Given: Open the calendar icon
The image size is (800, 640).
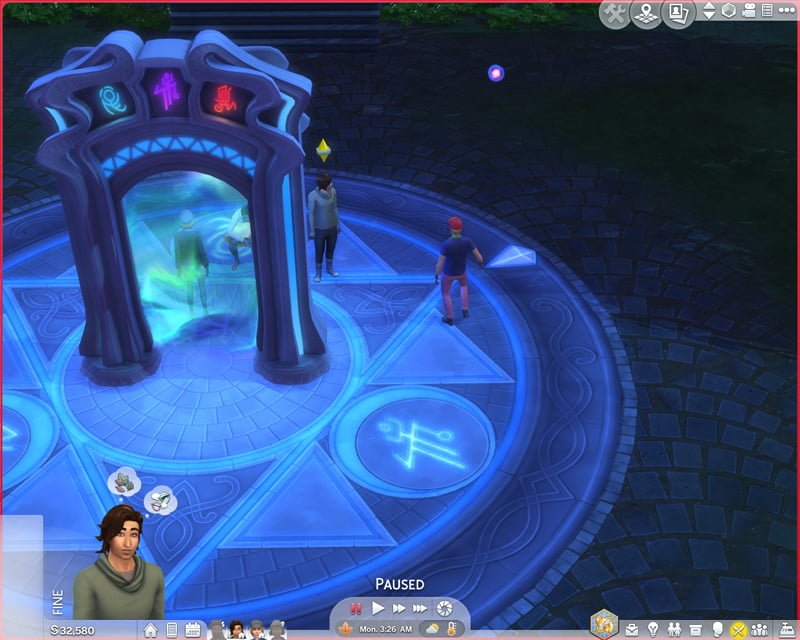Looking at the screenshot, I should (x=192, y=630).
